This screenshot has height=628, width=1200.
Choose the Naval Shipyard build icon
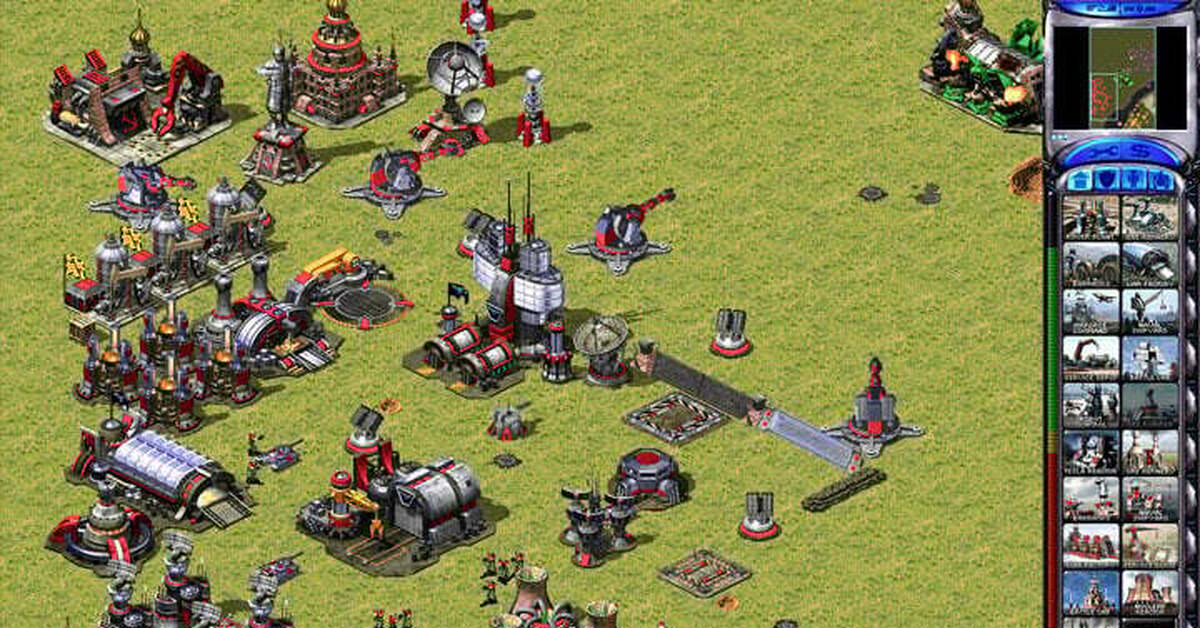(1150, 311)
